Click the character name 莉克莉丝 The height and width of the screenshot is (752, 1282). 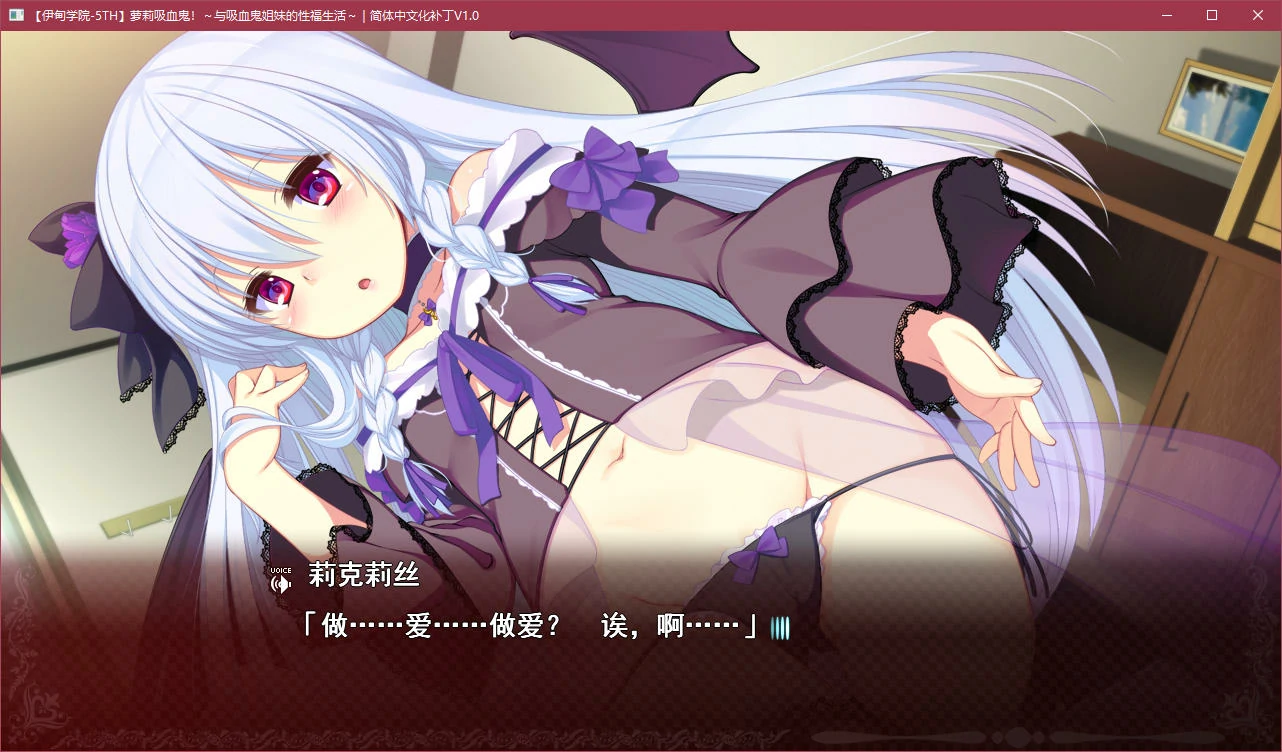[364, 577]
